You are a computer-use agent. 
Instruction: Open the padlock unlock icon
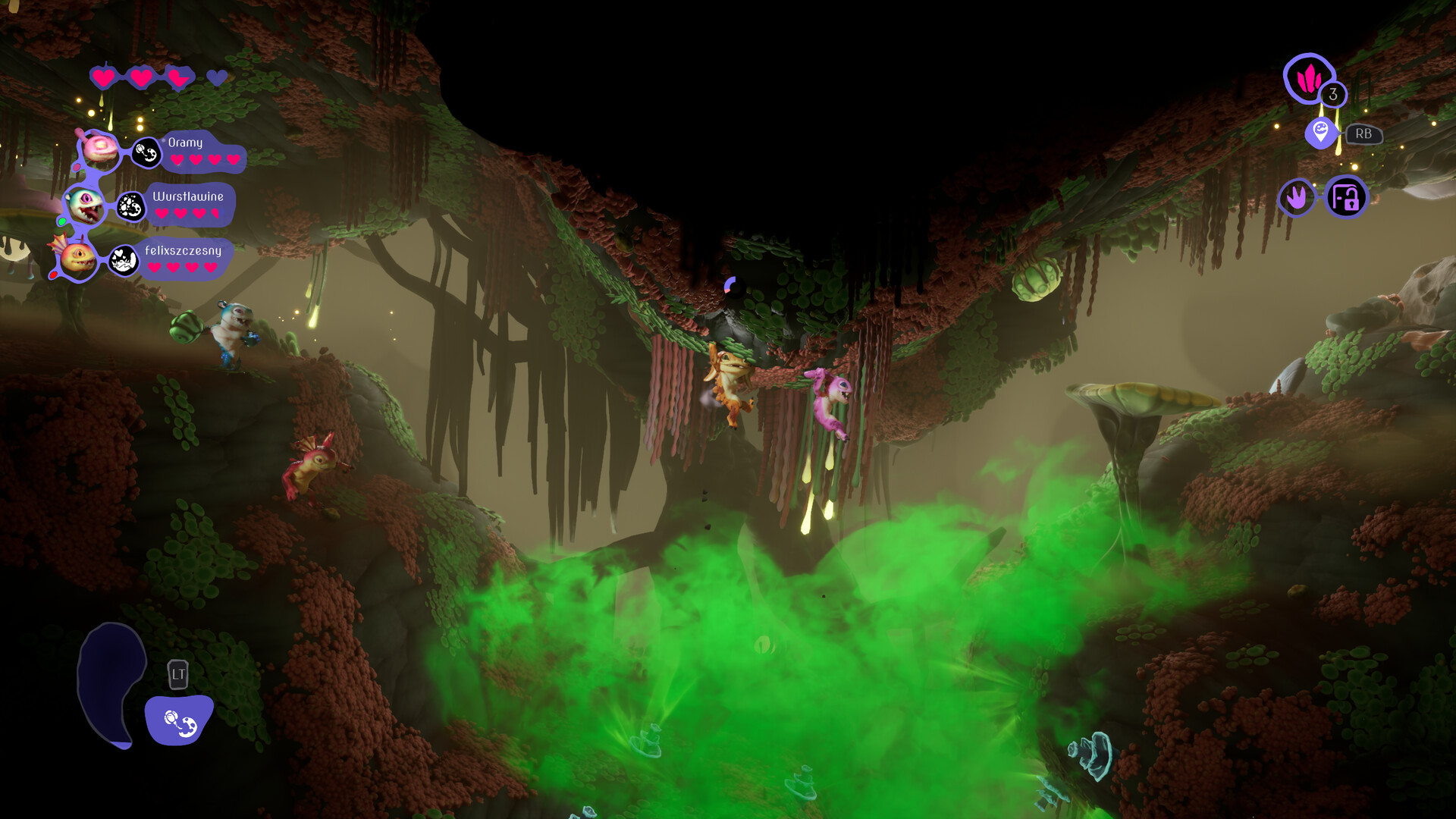[x=1346, y=198]
